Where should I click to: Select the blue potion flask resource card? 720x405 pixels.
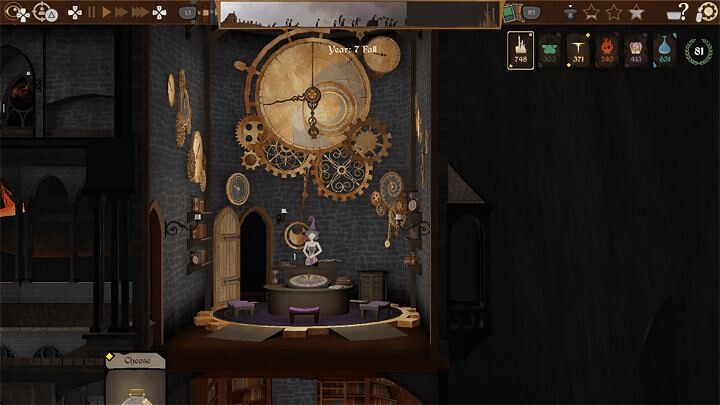coord(665,50)
